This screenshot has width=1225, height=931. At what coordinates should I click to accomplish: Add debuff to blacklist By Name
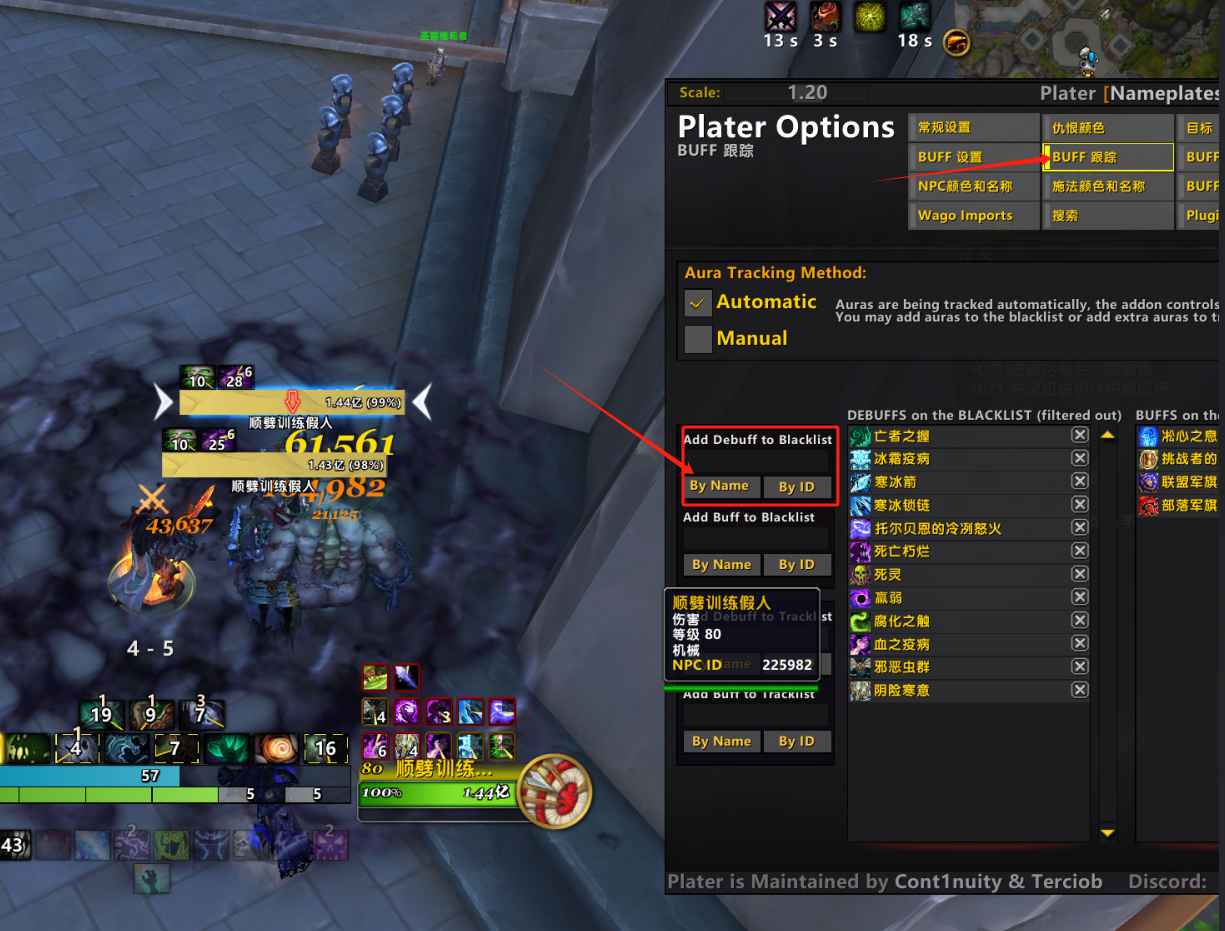tap(720, 487)
